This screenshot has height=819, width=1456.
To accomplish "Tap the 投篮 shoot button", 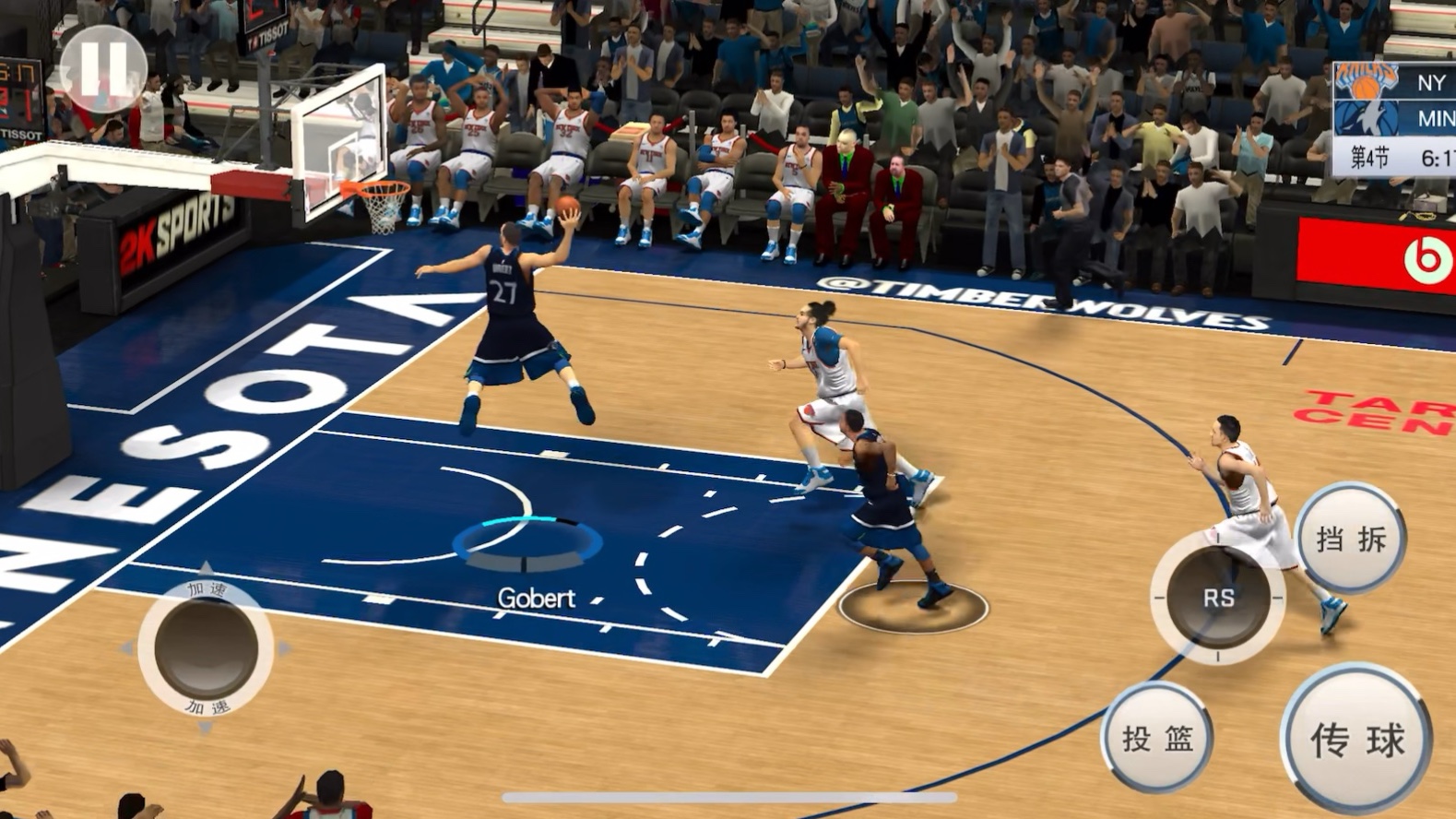I will pyautogui.click(x=1157, y=737).
